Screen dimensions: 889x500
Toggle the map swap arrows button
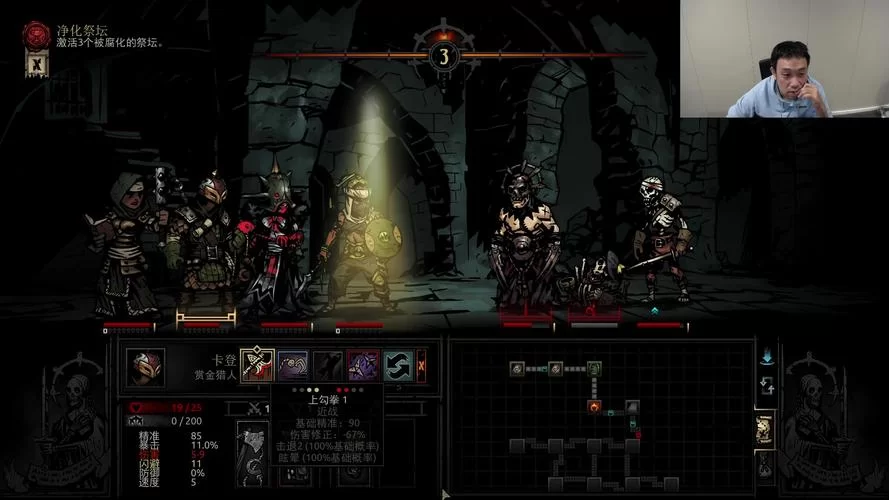(x=767, y=385)
